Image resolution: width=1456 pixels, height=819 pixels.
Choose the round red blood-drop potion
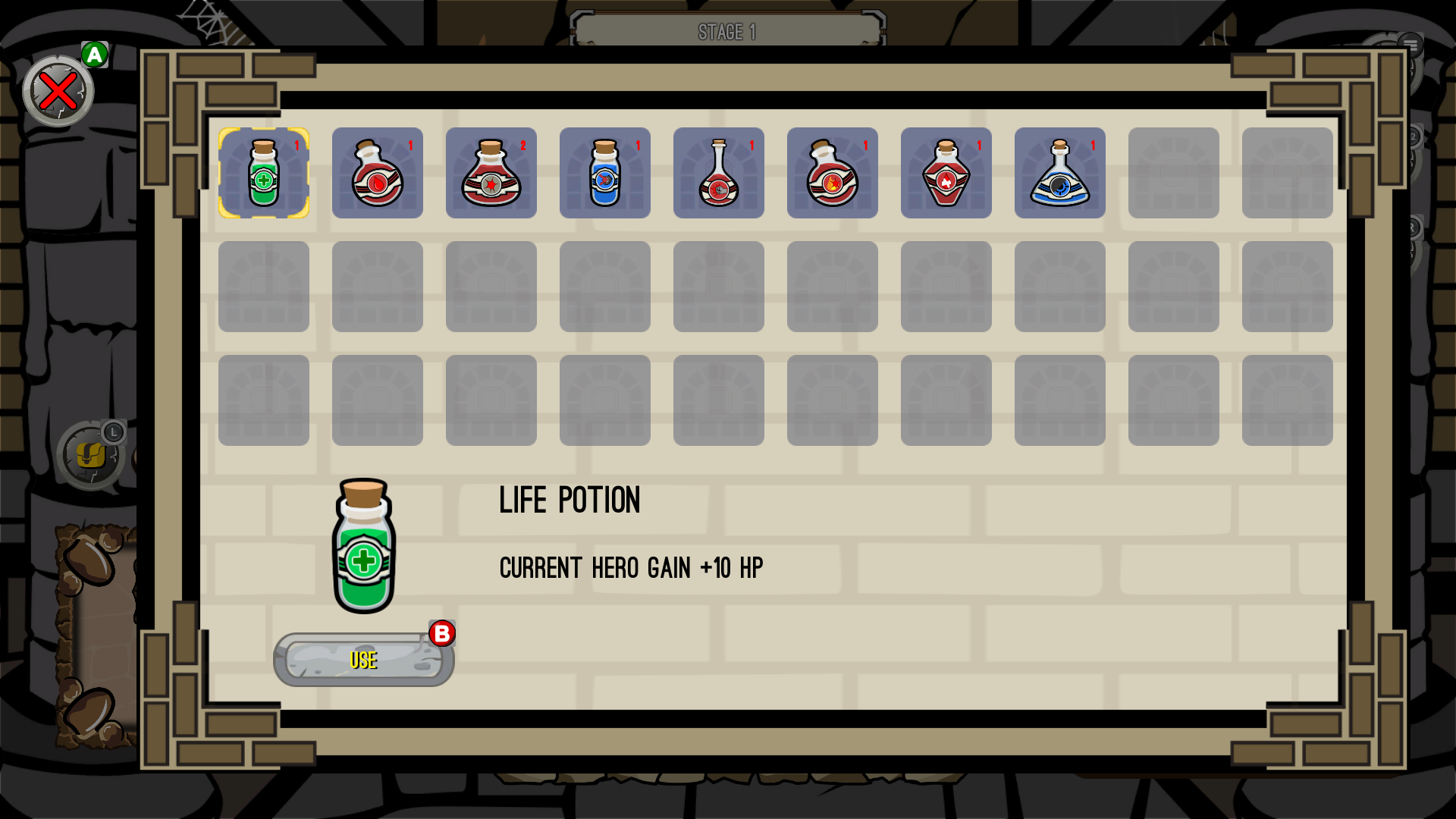(x=378, y=173)
